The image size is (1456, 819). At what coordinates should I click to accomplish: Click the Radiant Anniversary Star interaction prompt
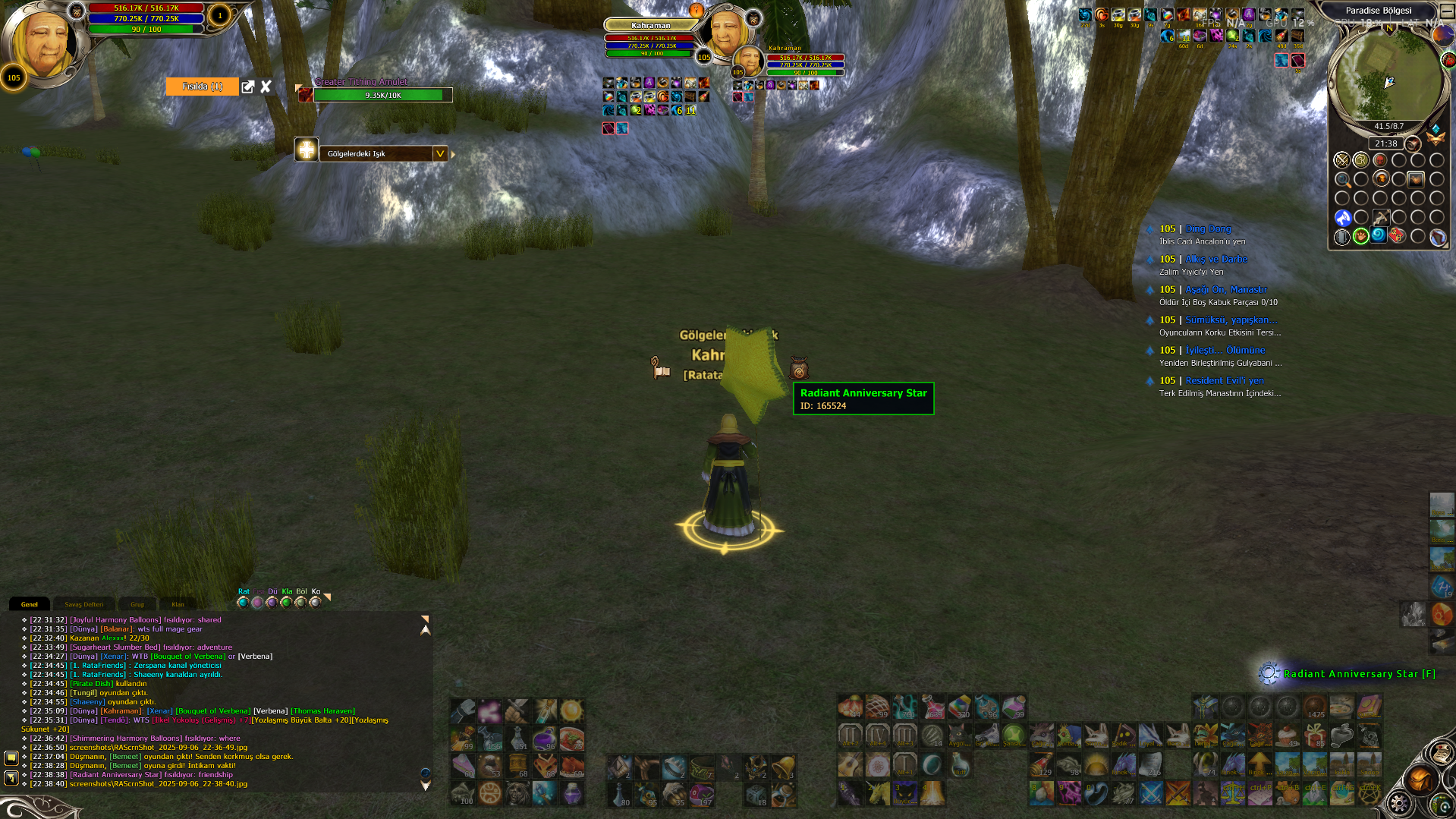[1358, 673]
